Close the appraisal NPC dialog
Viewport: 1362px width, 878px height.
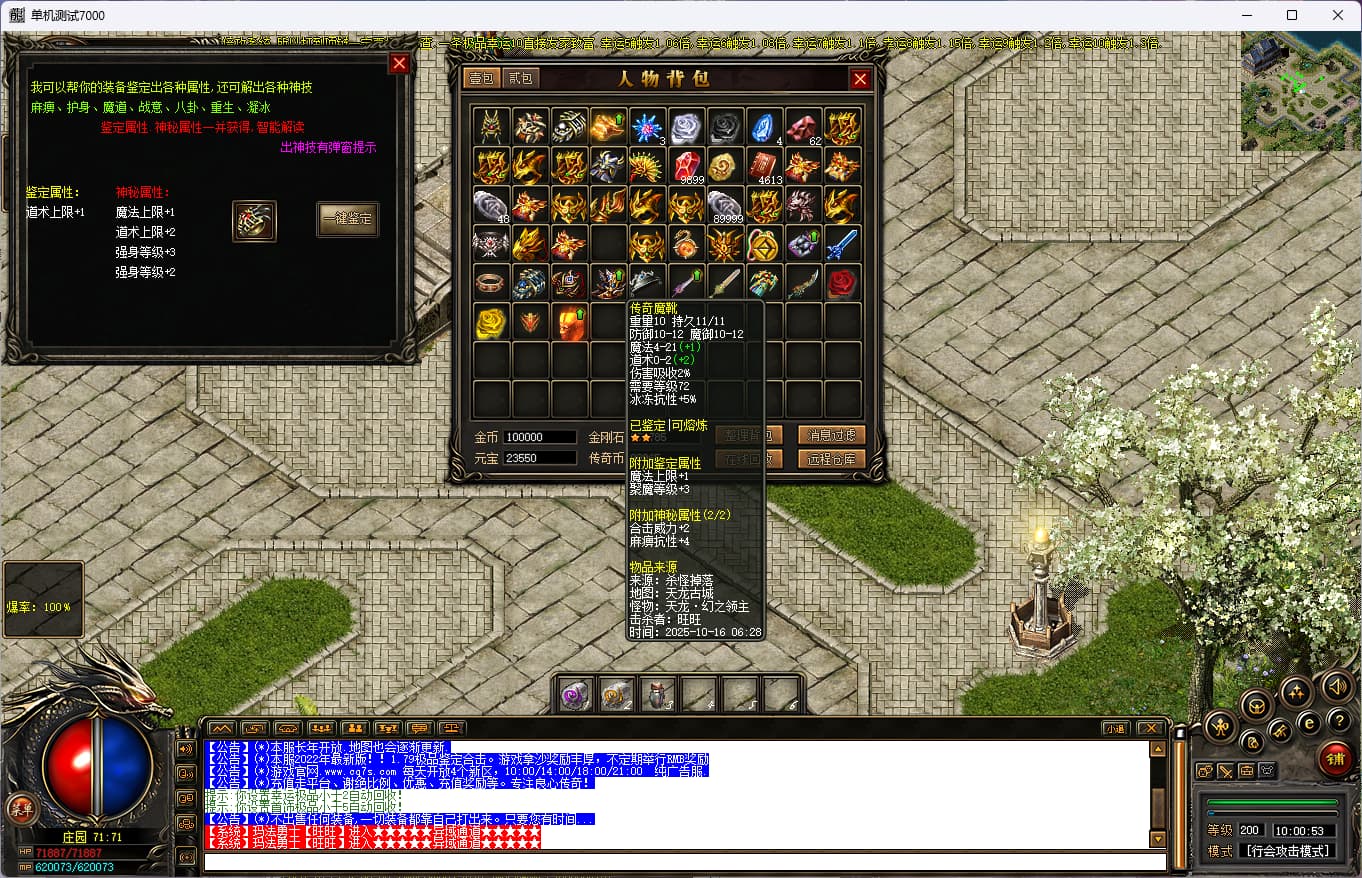click(x=399, y=64)
